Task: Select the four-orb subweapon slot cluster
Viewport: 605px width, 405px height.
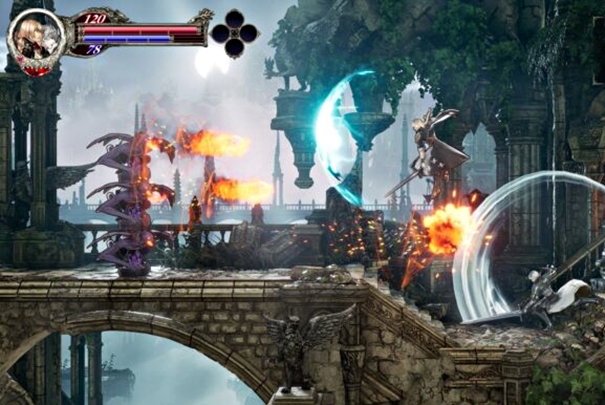Action: coord(234,33)
